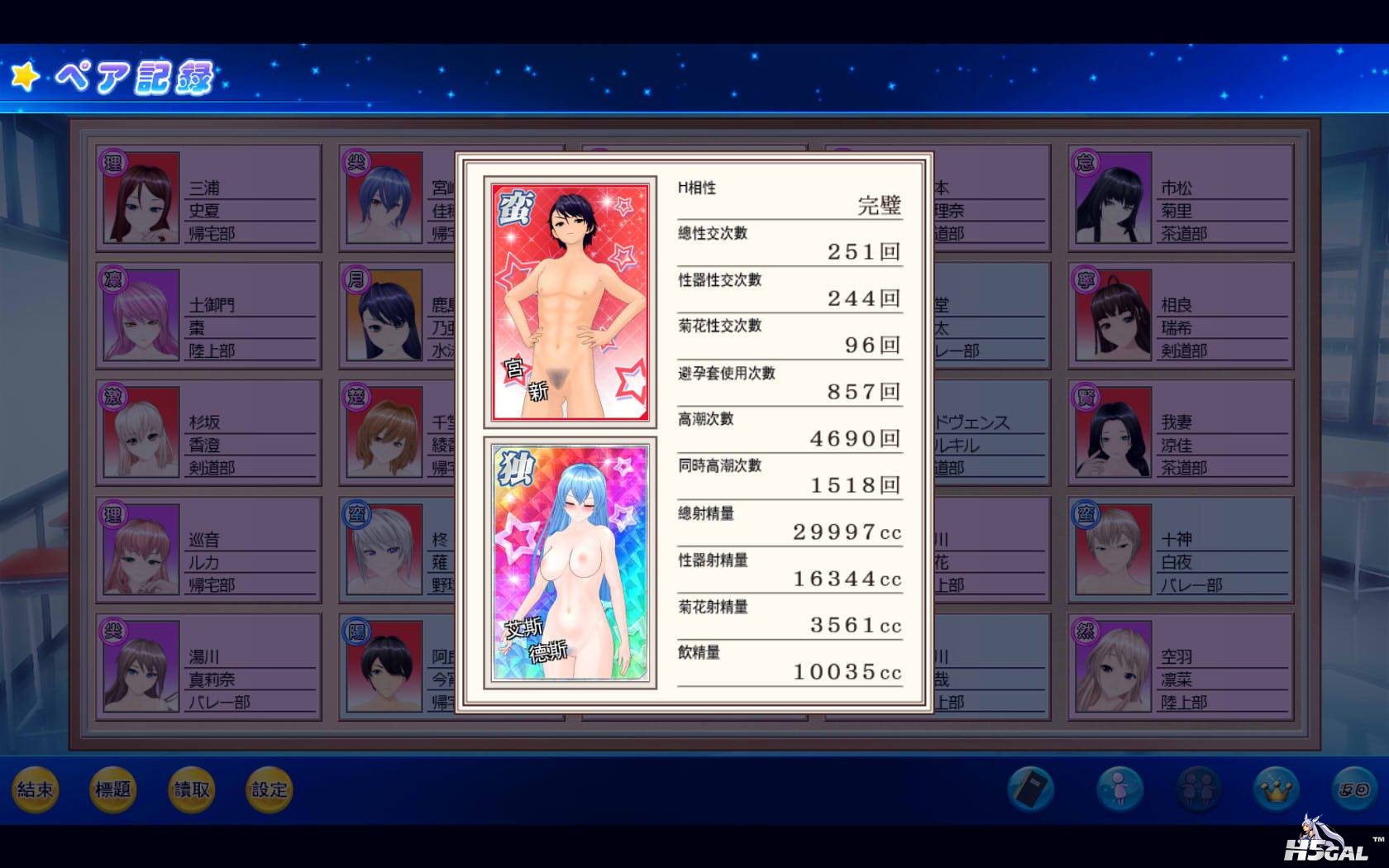The width and height of the screenshot is (1389, 868).
Task: Pick the 杉坂 香澄 character entry
Action: (x=208, y=432)
